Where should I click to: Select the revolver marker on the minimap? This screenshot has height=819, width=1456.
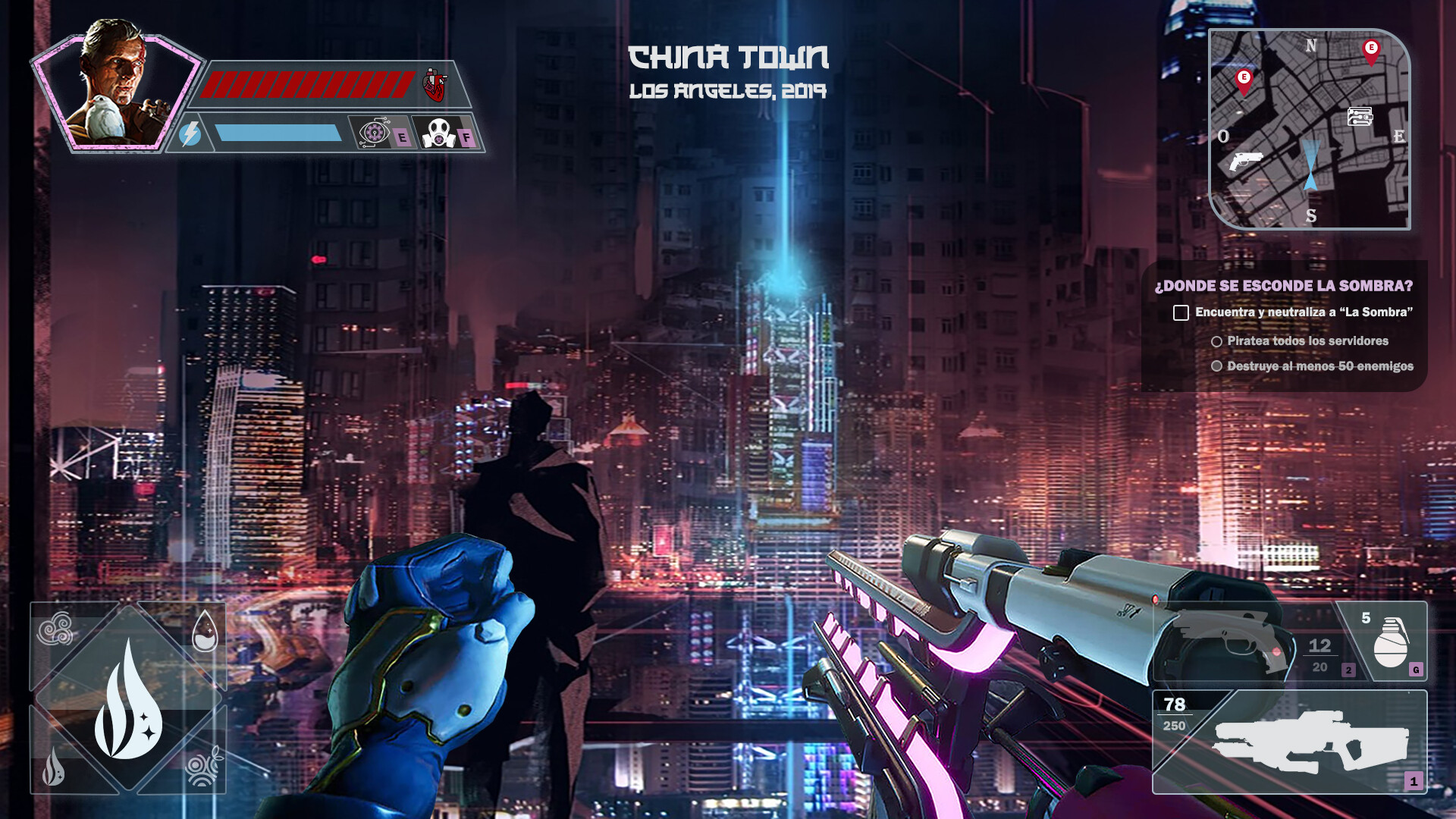click(x=1244, y=161)
